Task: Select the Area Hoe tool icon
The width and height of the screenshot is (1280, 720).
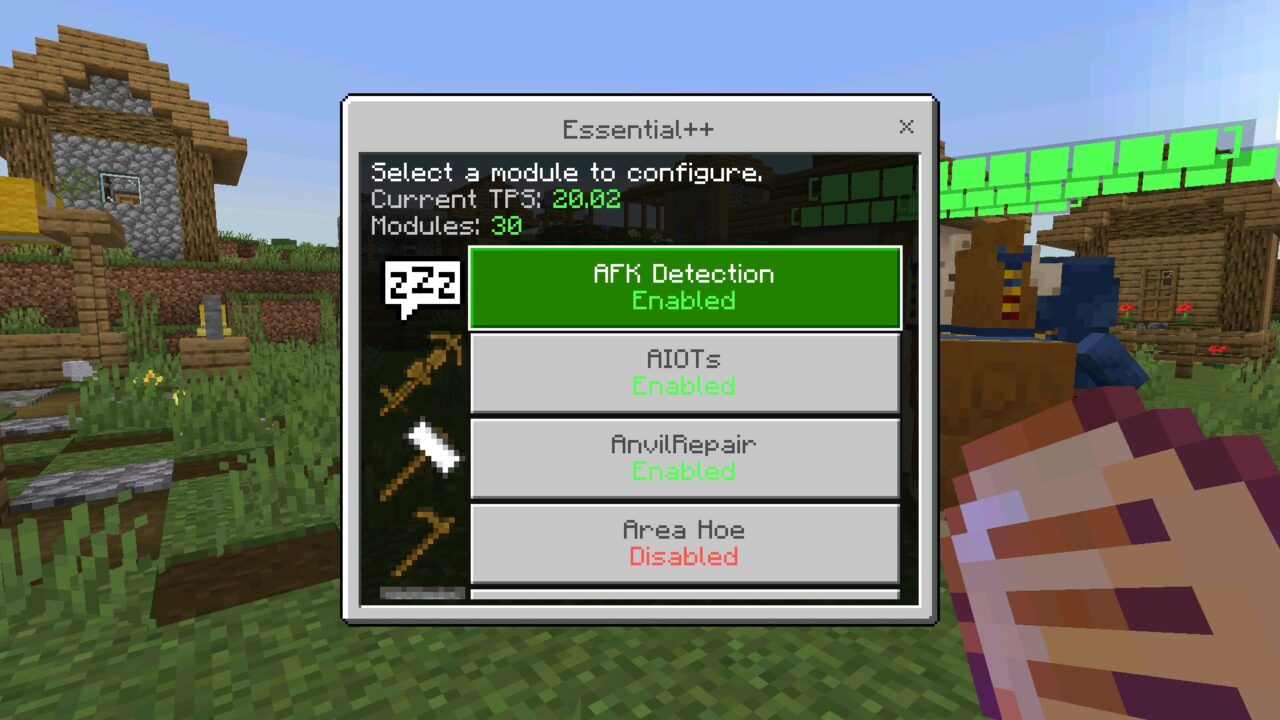Action: (420, 543)
